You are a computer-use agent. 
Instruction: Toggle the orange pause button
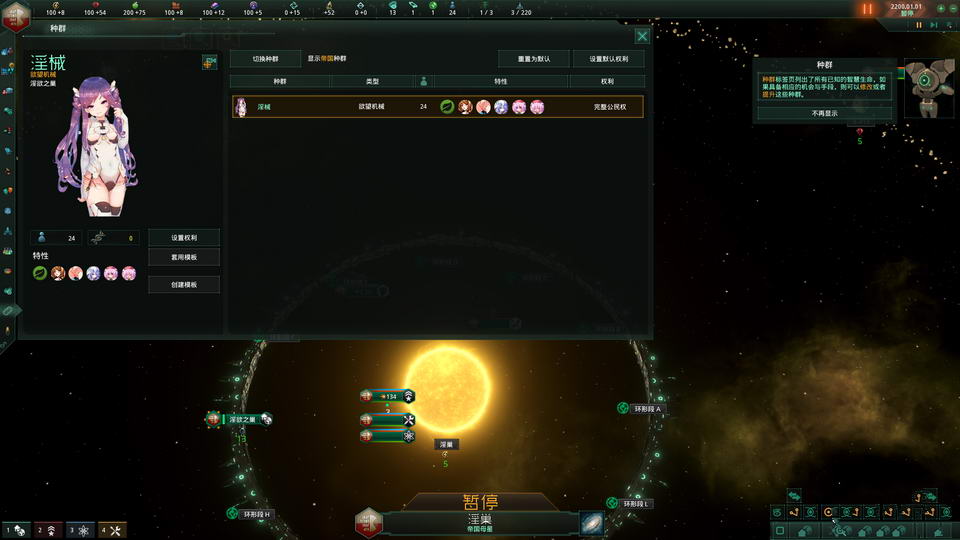pos(867,9)
